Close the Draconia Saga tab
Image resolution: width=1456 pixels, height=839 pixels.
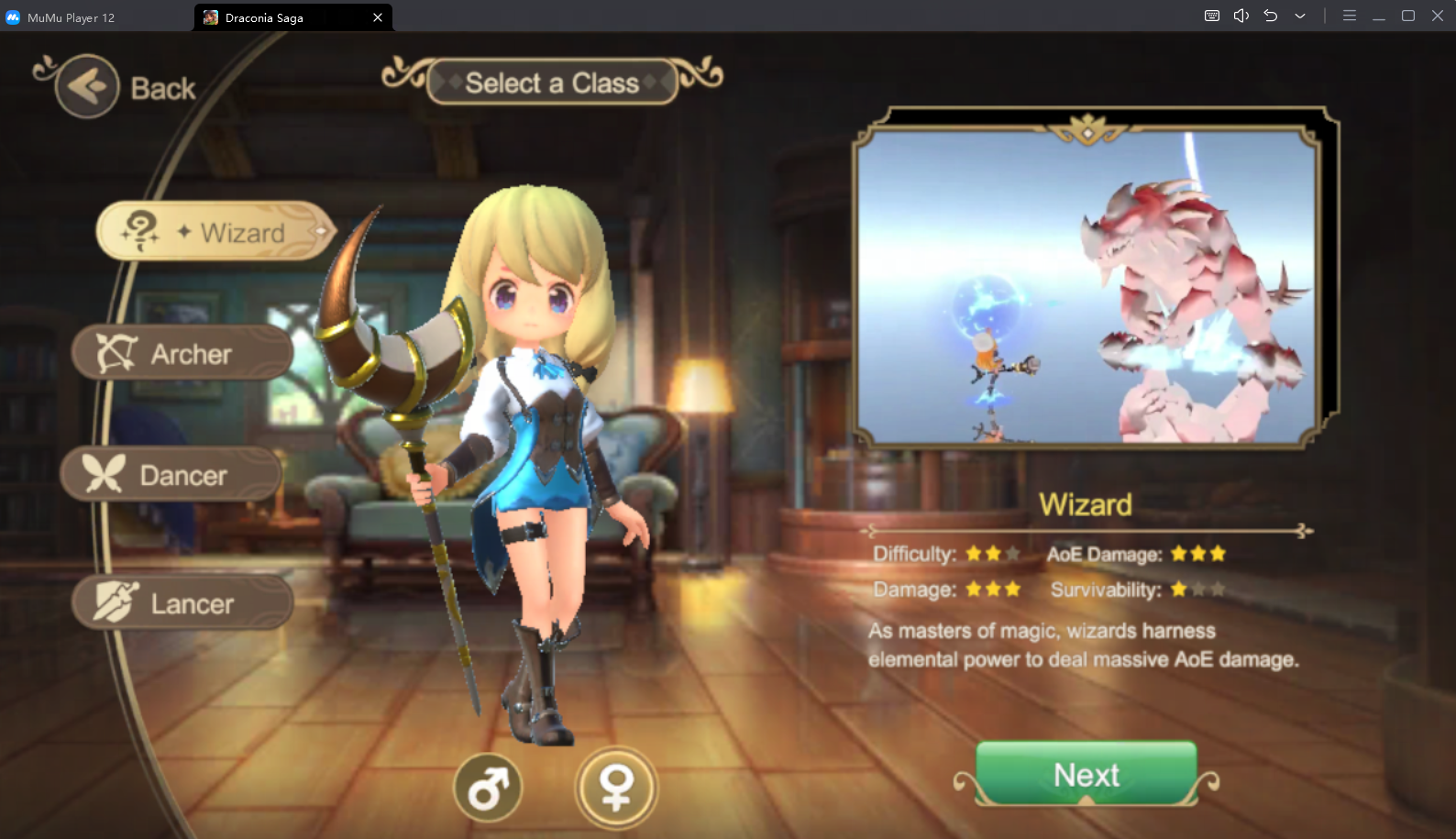click(x=378, y=17)
